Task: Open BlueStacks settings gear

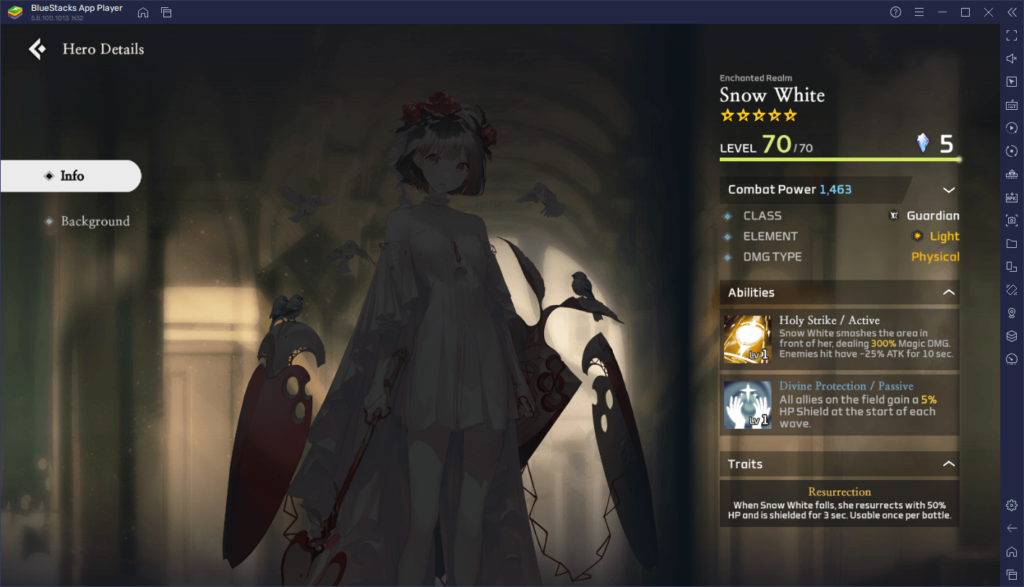Action: pos(1011,505)
